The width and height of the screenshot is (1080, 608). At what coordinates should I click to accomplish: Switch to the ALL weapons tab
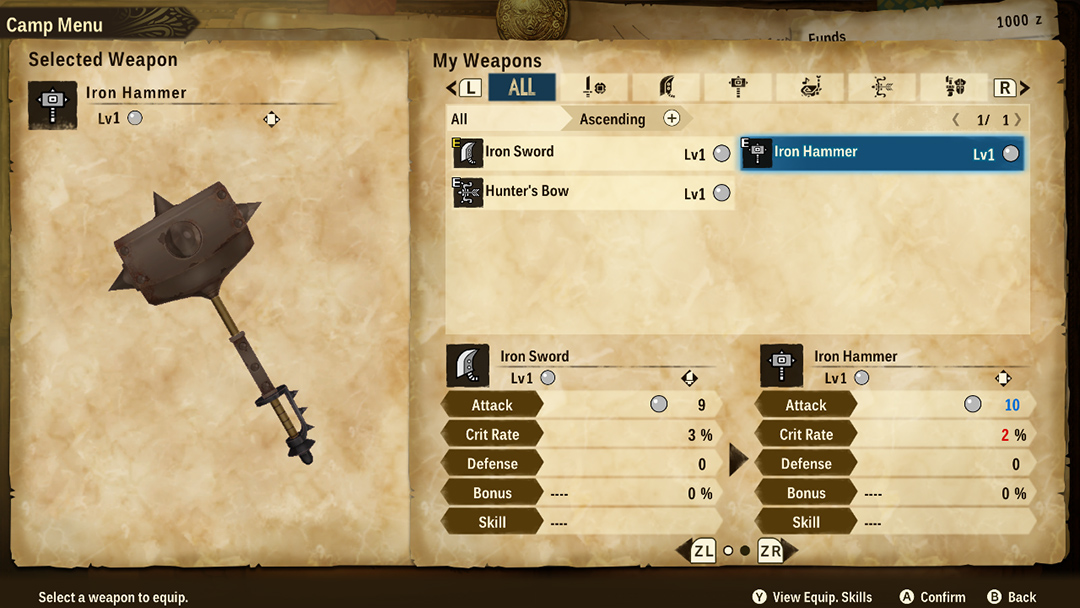click(522, 87)
